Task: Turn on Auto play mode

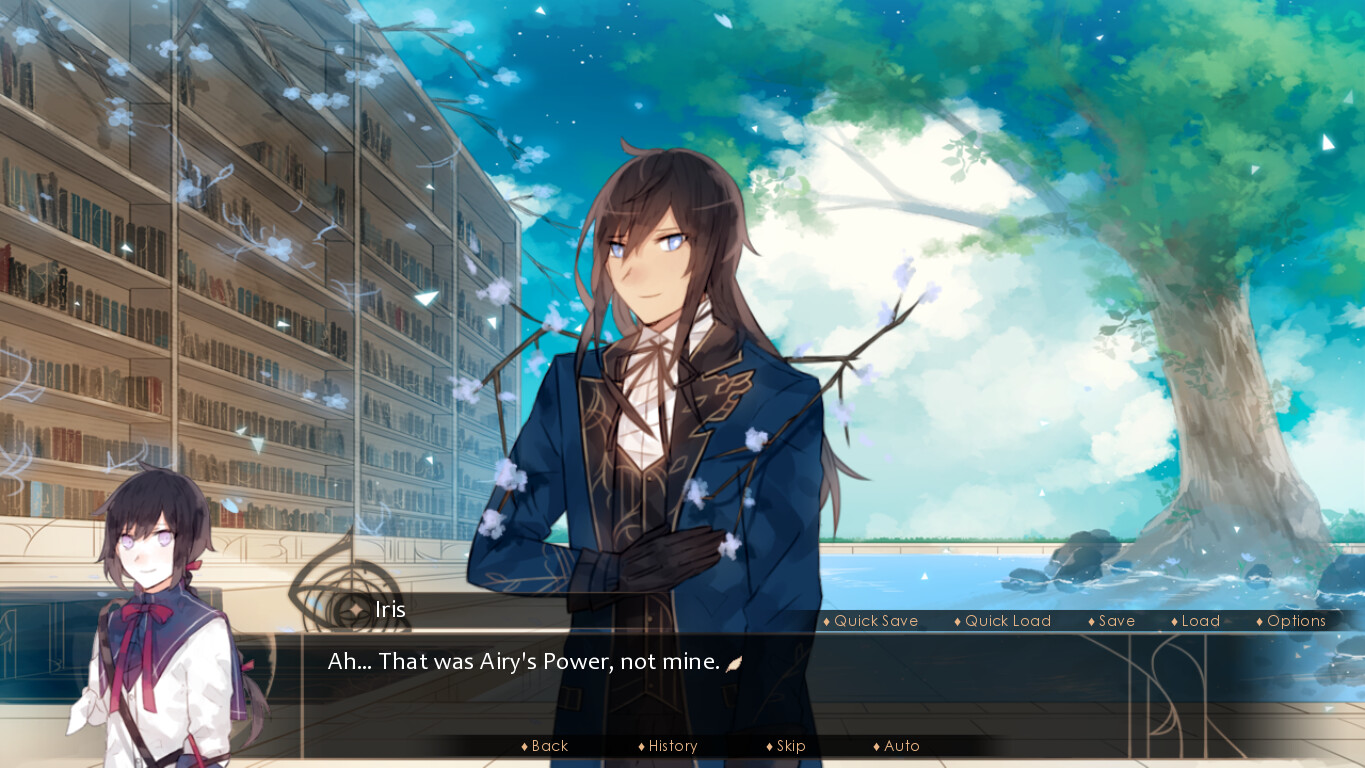Action: pos(901,745)
